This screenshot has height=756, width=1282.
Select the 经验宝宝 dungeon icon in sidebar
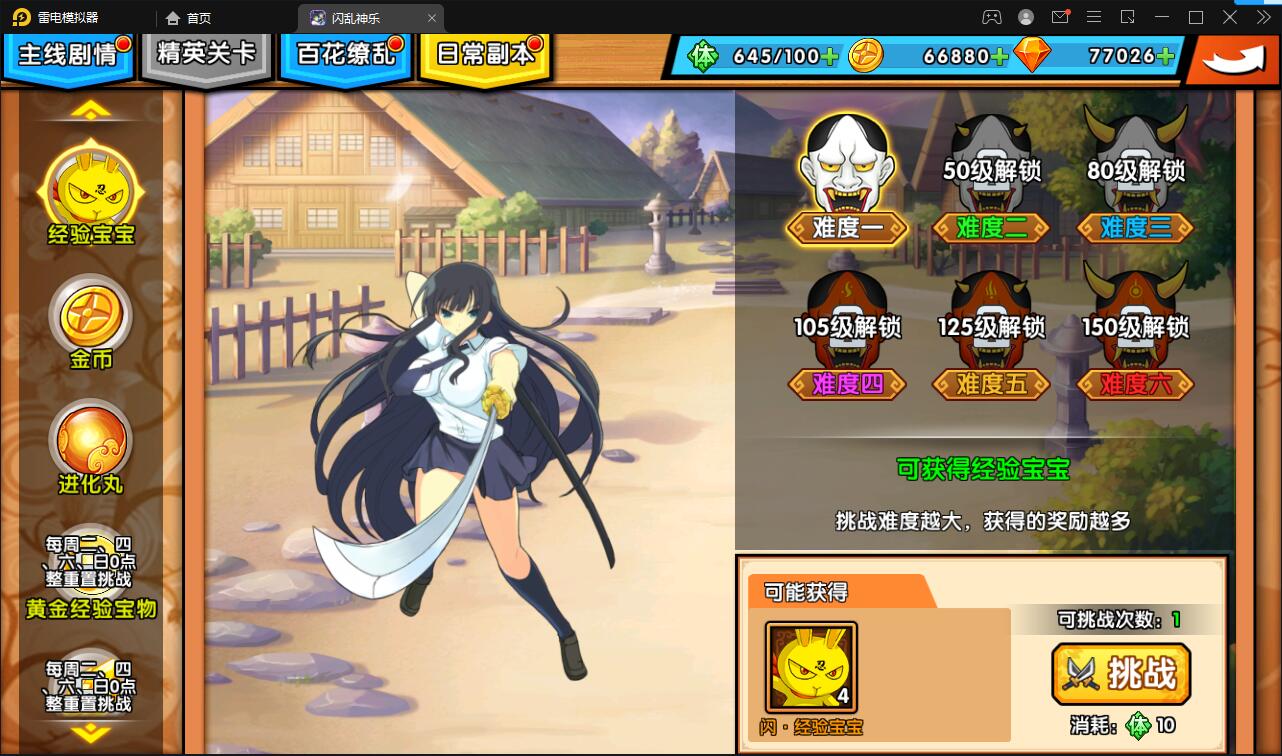(91, 190)
